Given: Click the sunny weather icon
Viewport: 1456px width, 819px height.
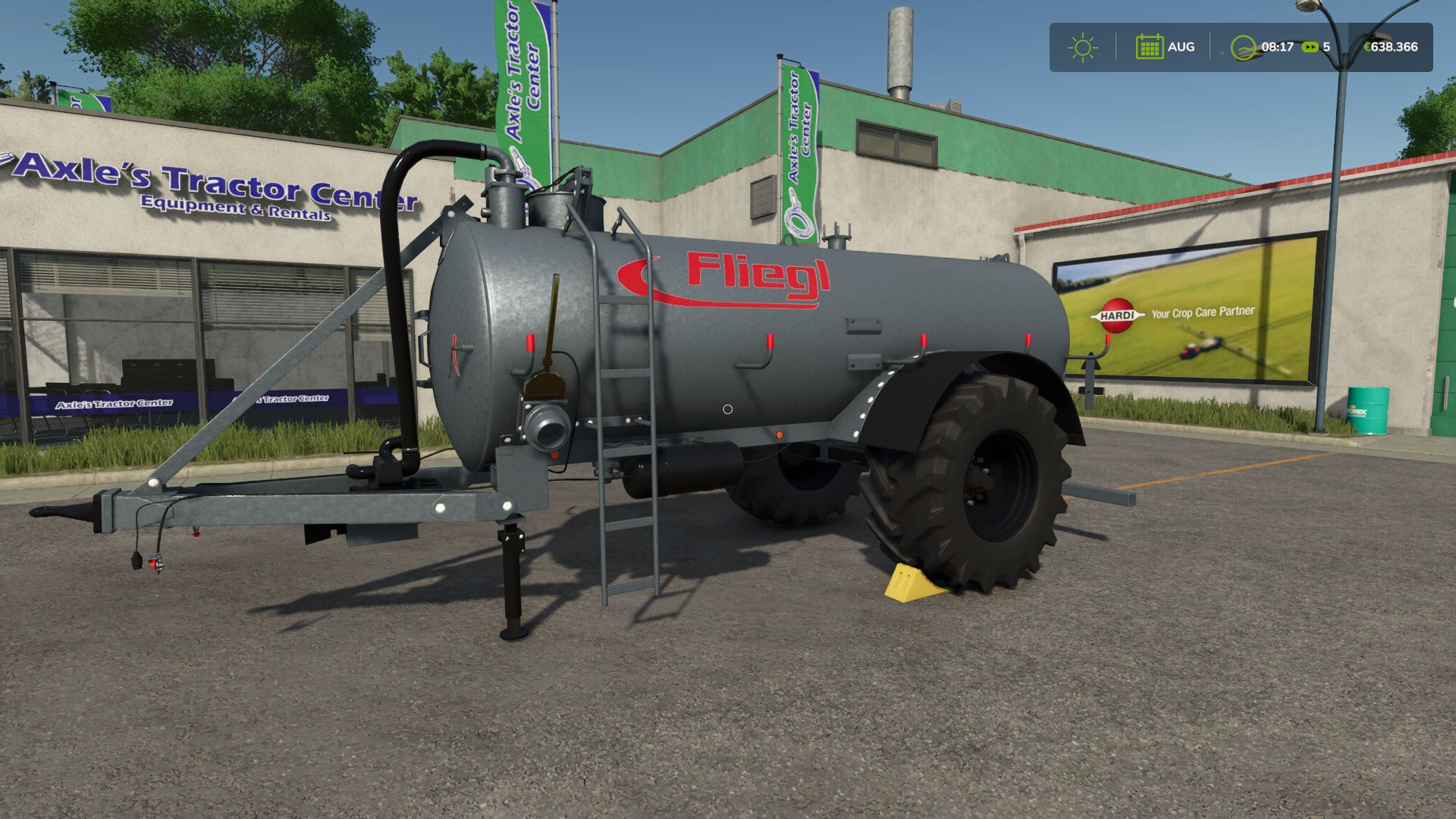Looking at the screenshot, I should point(1082,47).
